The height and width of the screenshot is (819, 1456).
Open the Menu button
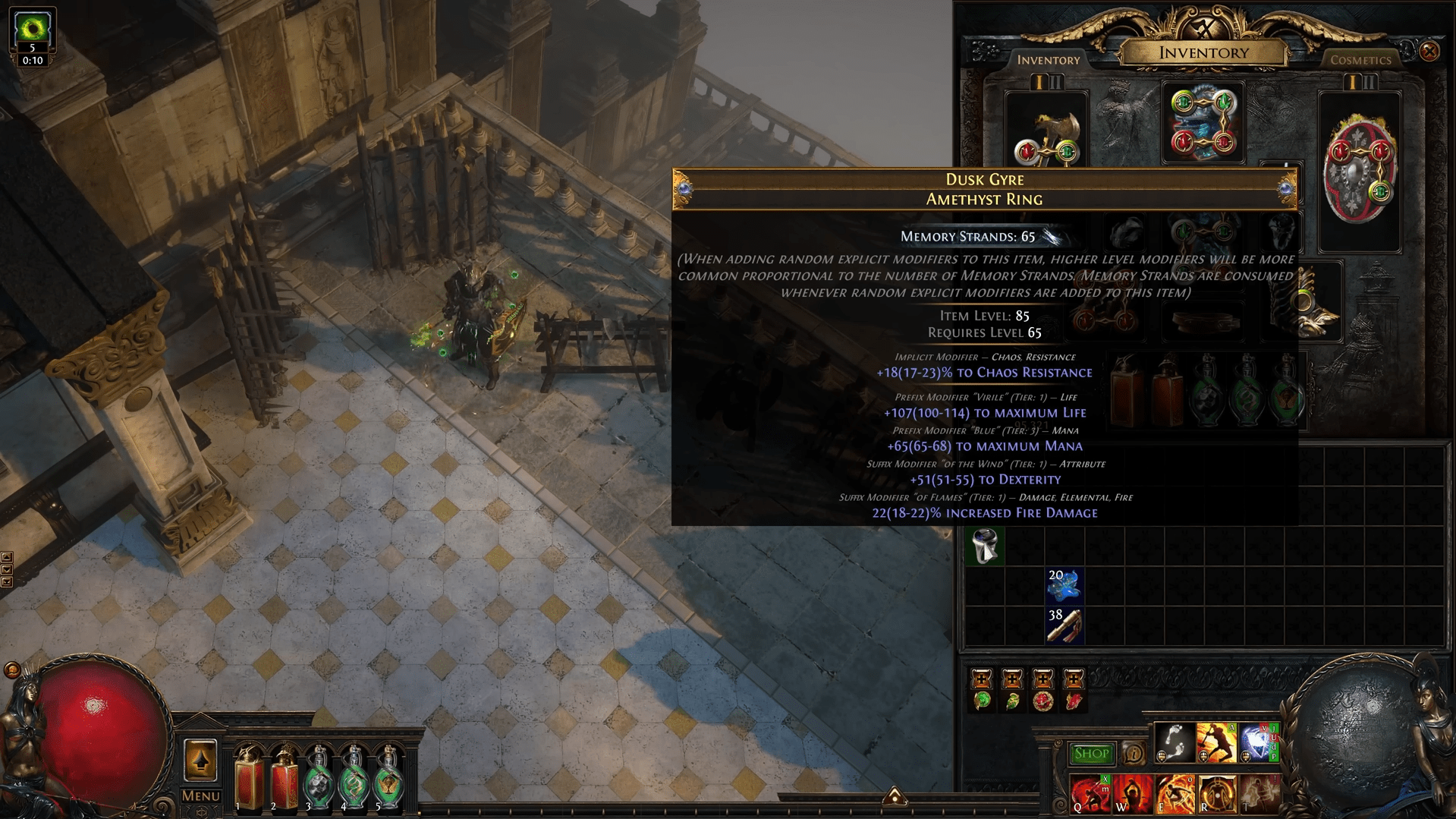[200, 795]
